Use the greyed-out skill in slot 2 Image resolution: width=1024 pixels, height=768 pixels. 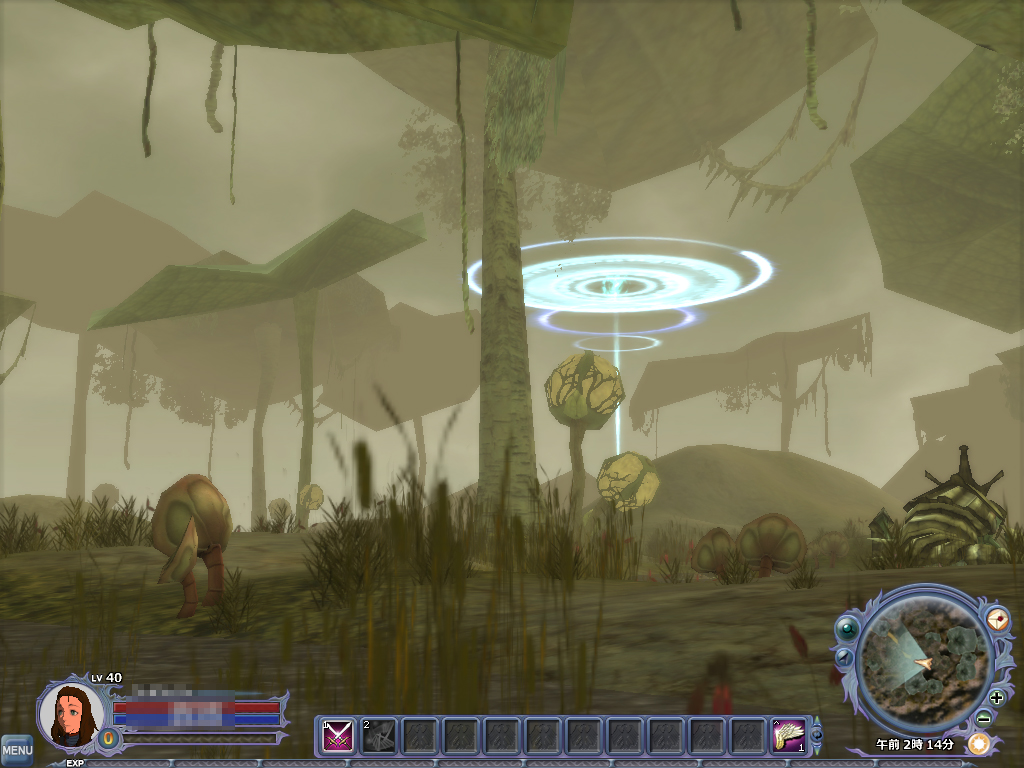[x=379, y=737]
